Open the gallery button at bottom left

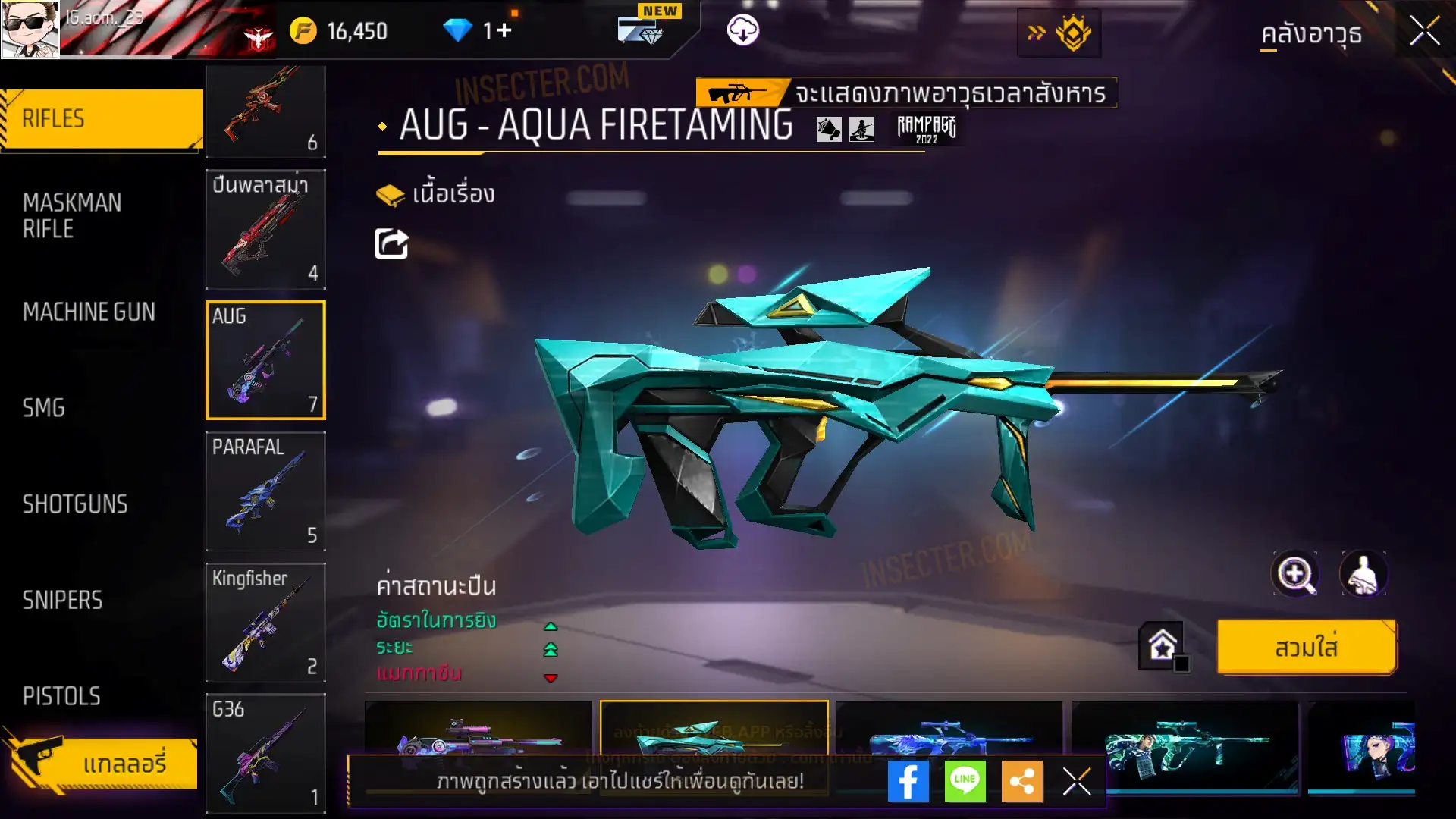pyautogui.click(x=102, y=763)
